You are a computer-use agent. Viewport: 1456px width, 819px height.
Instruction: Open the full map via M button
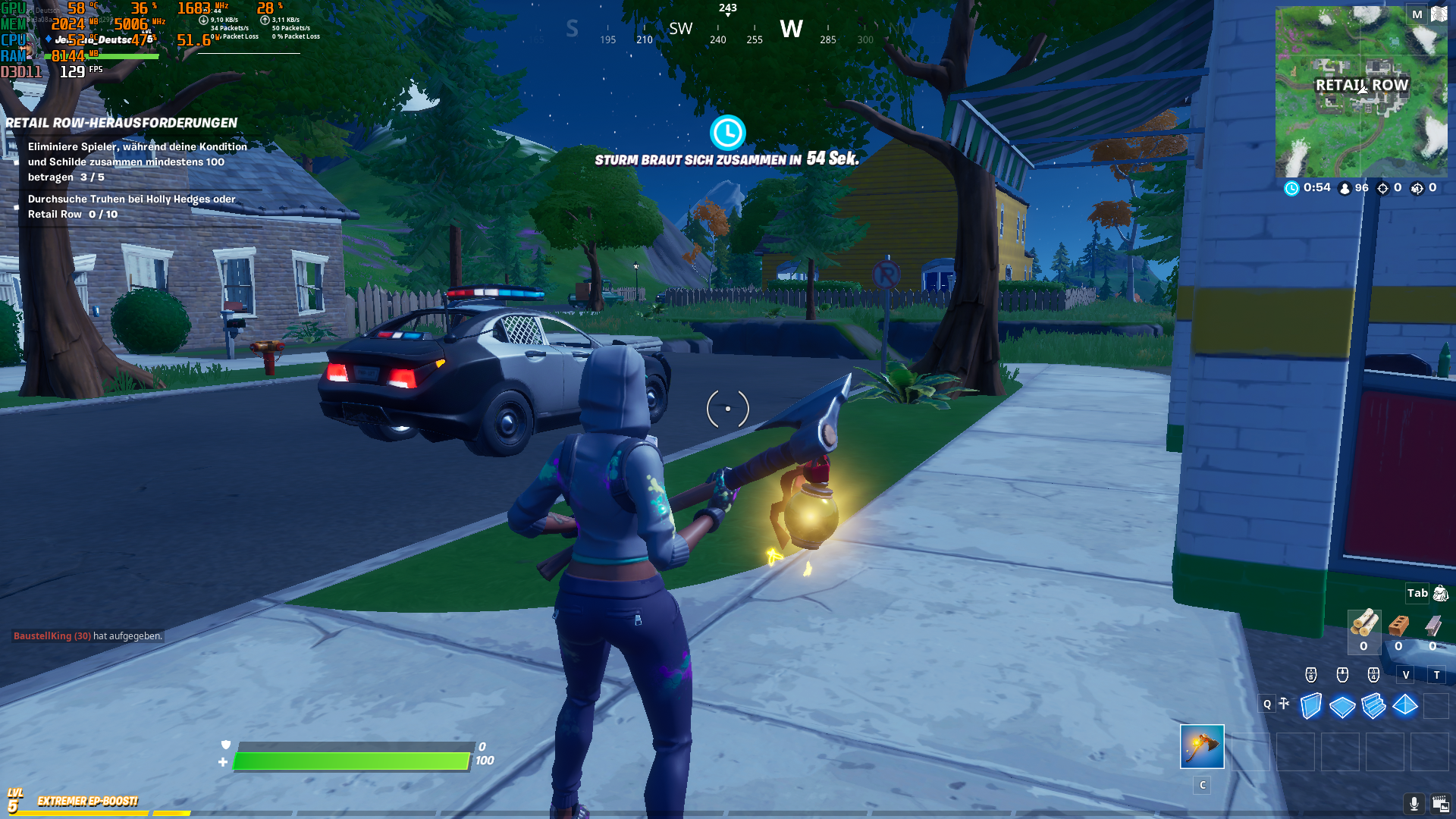(x=1415, y=14)
